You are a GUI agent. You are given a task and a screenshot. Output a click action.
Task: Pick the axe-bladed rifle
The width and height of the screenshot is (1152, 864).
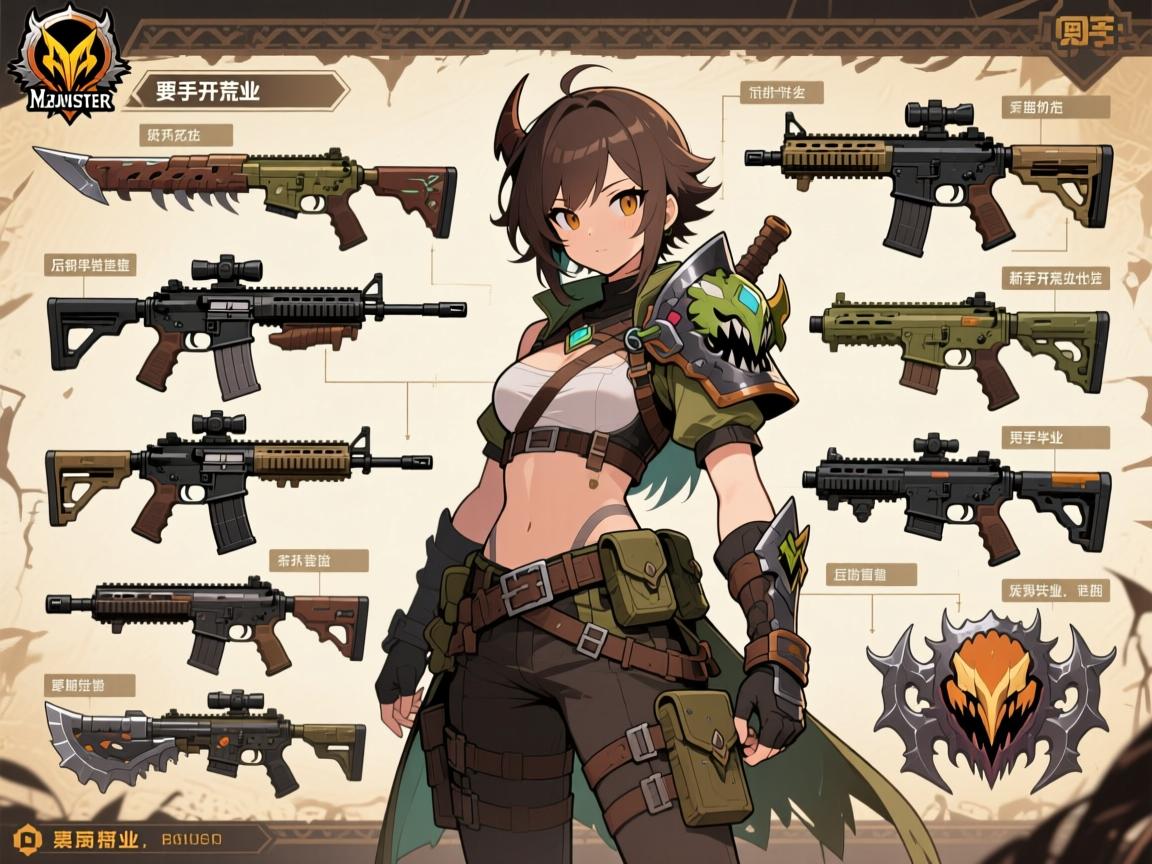click(x=205, y=735)
